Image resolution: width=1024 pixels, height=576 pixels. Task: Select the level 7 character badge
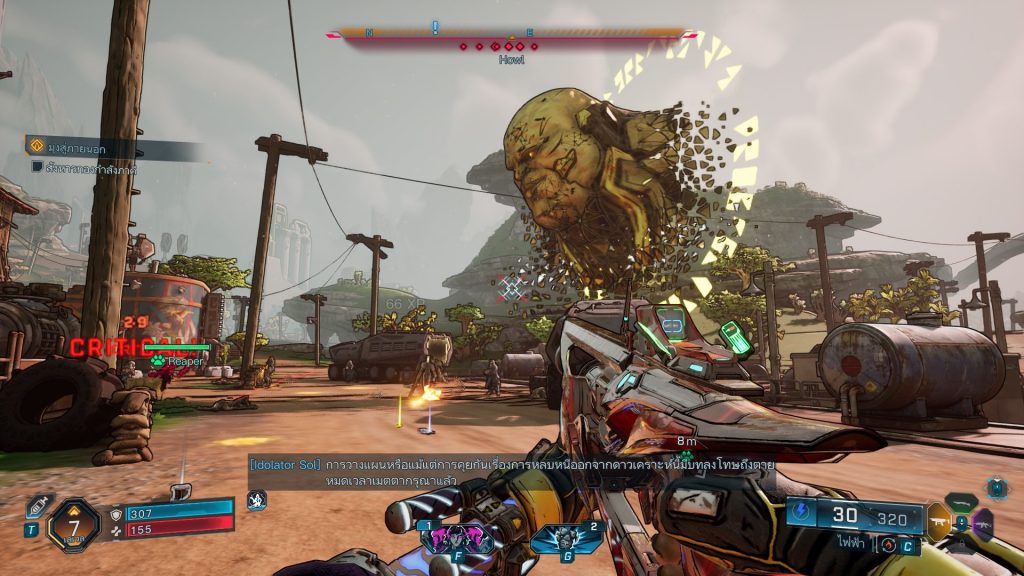(73, 521)
